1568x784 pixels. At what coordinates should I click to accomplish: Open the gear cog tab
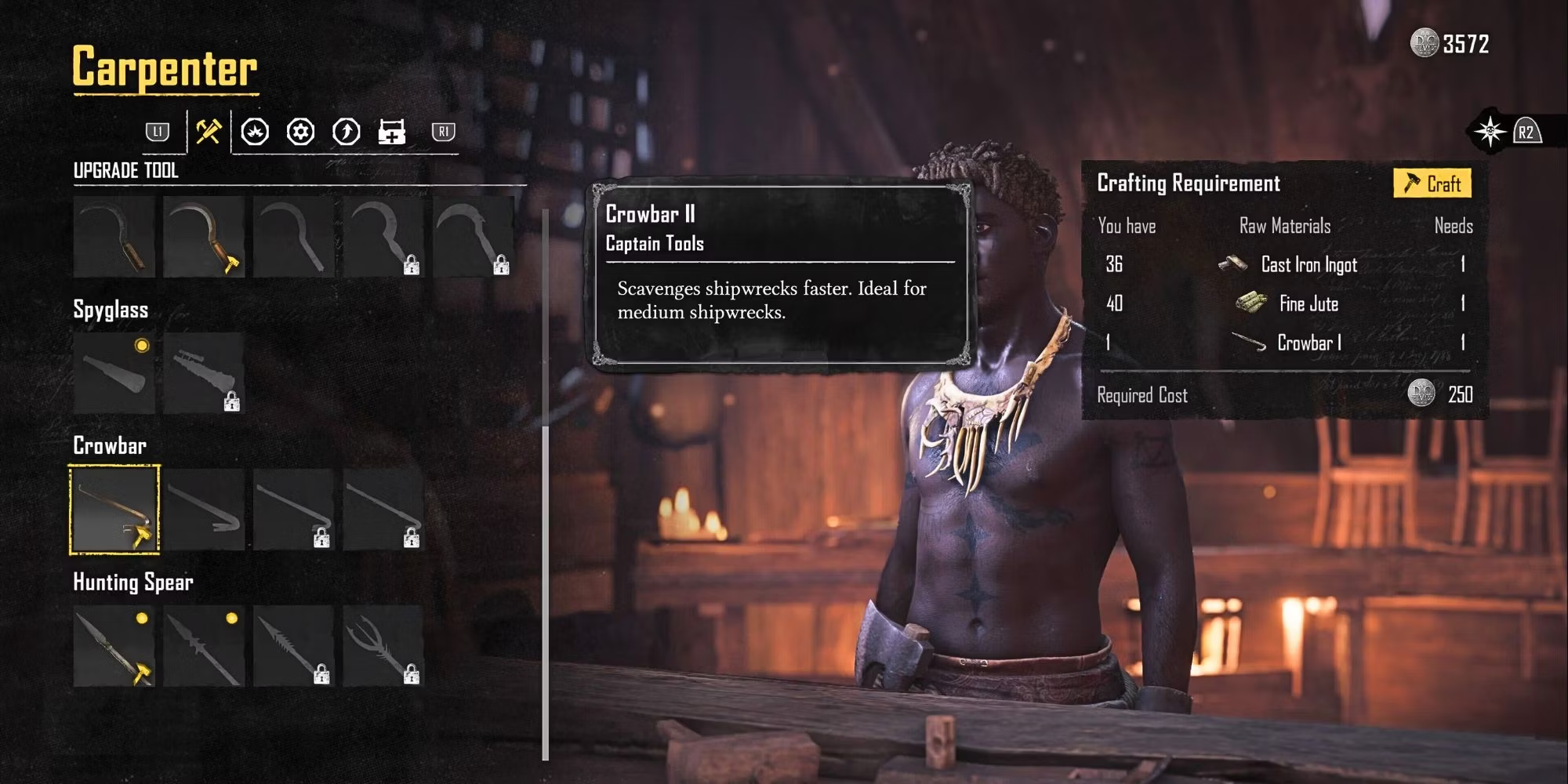(300, 132)
